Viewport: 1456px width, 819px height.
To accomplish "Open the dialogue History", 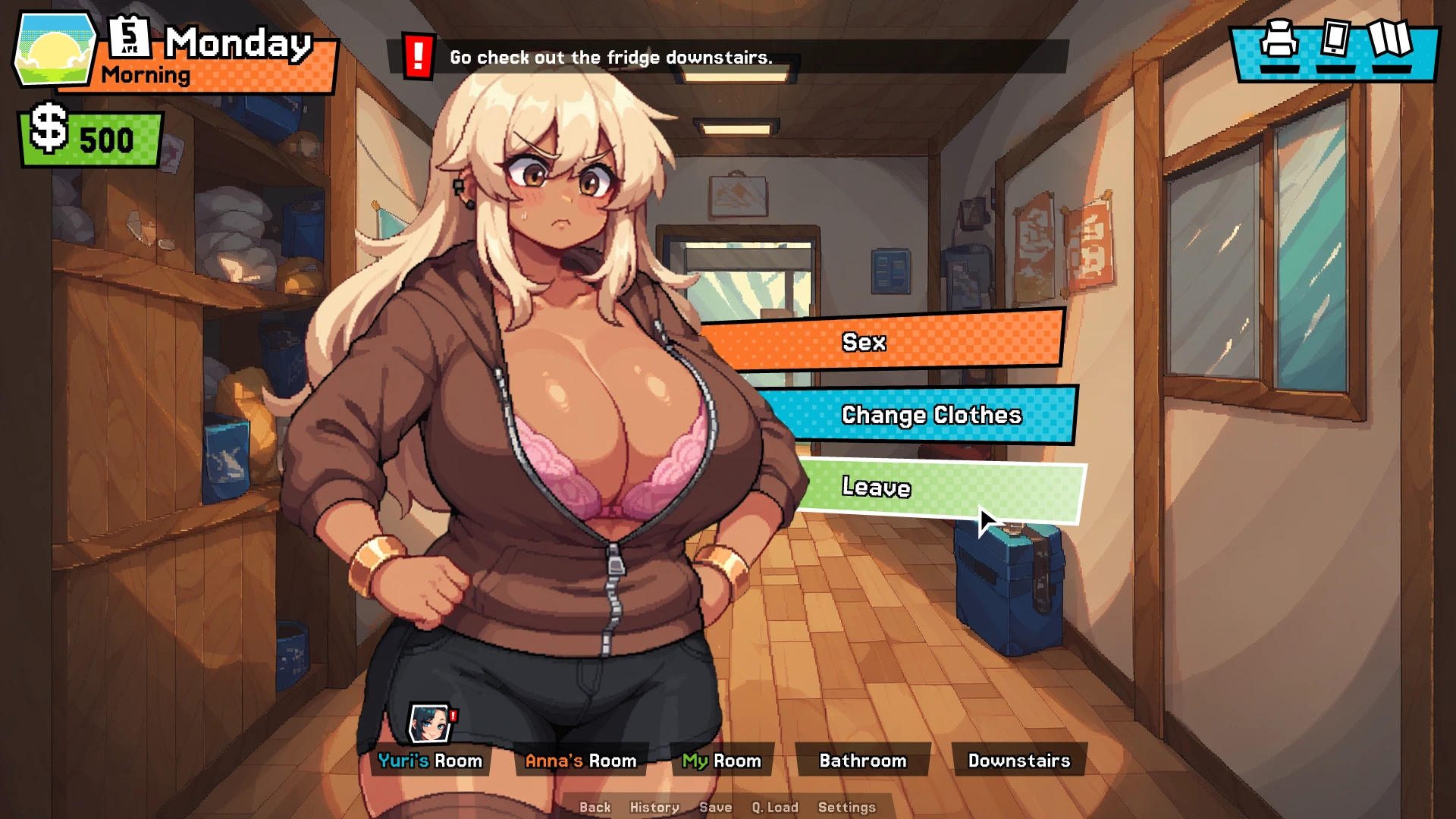I will point(654,808).
